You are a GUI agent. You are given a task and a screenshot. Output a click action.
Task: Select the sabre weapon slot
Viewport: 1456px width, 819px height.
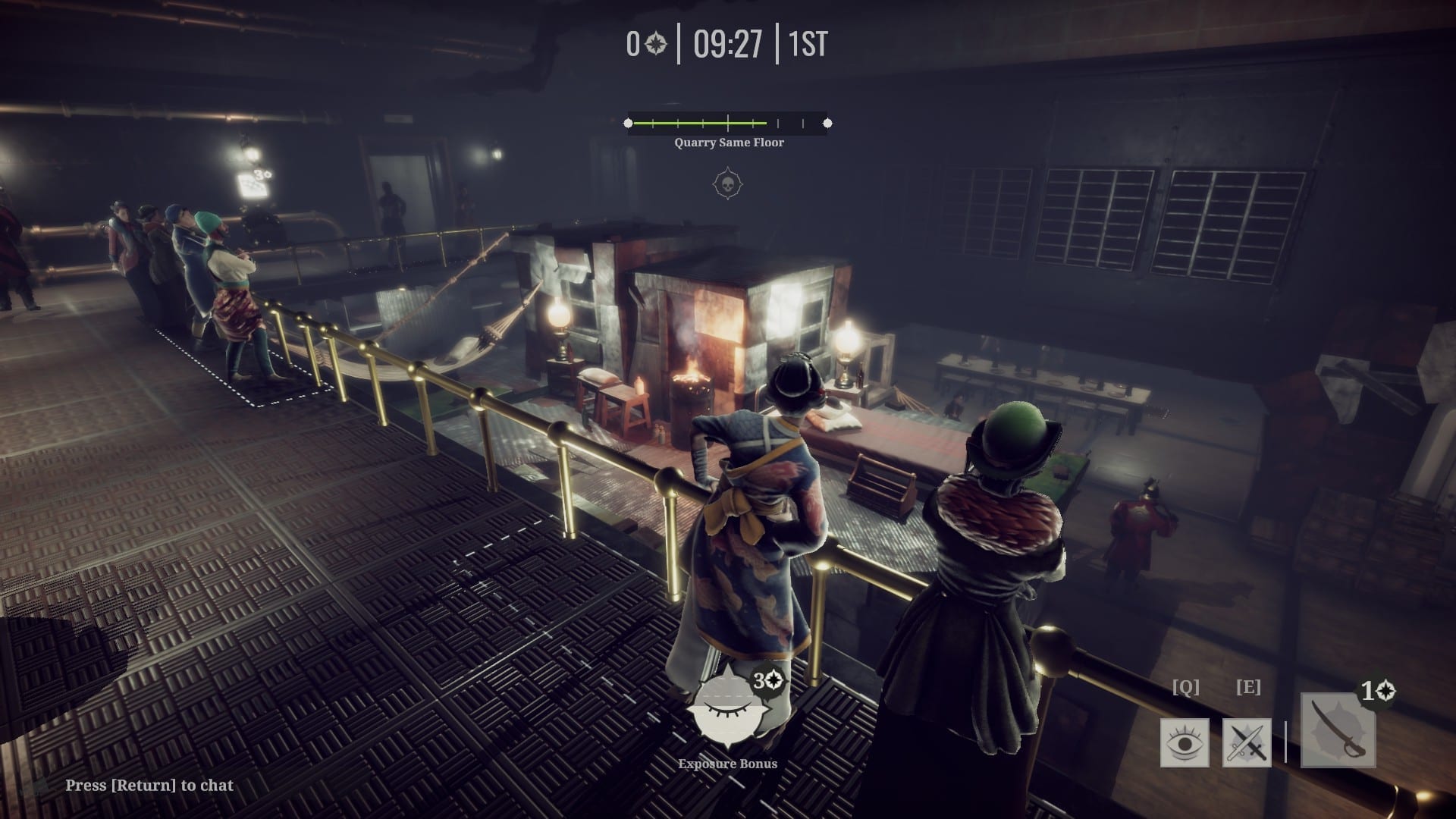coord(1338,730)
